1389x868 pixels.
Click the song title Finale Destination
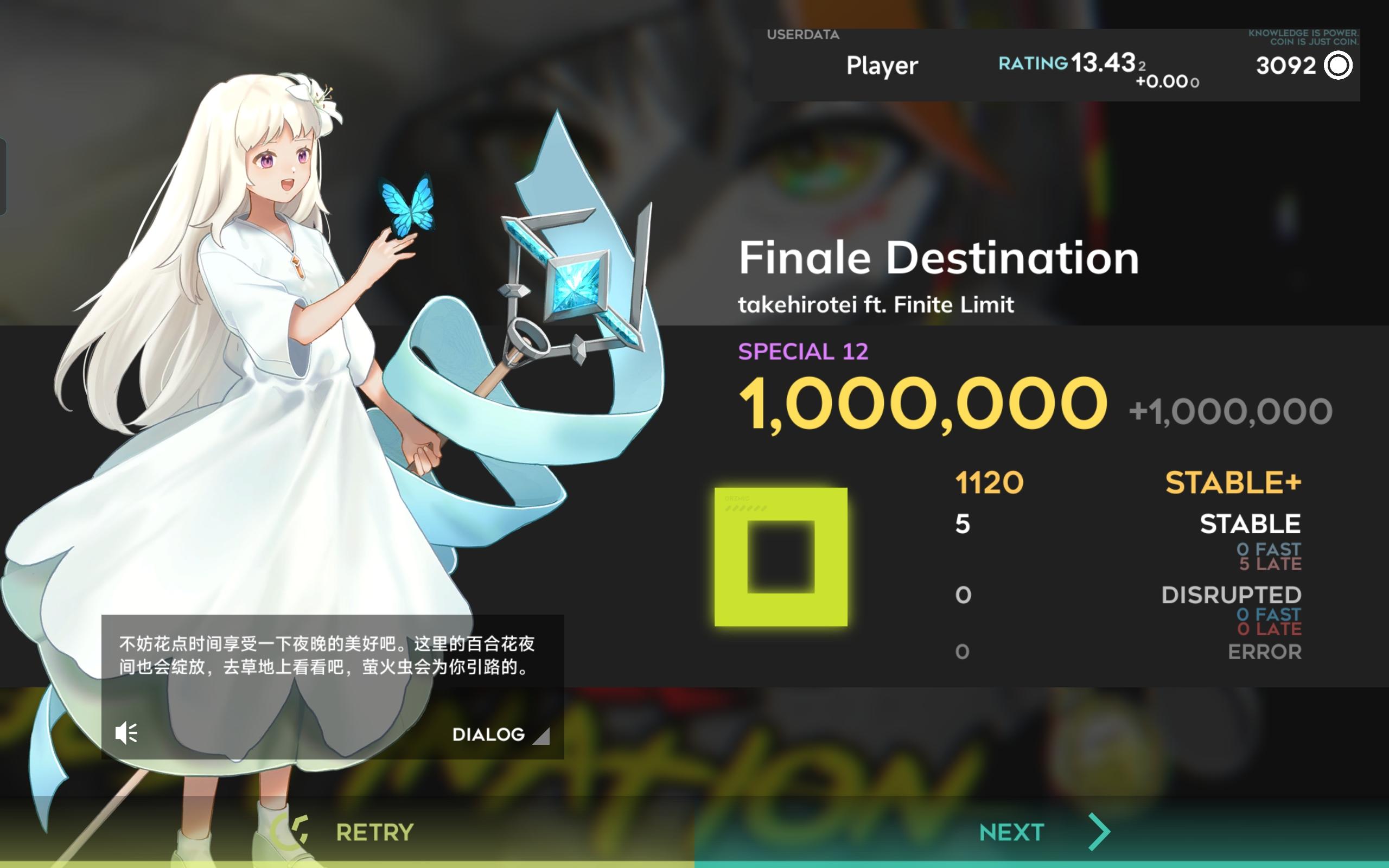click(939, 257)
